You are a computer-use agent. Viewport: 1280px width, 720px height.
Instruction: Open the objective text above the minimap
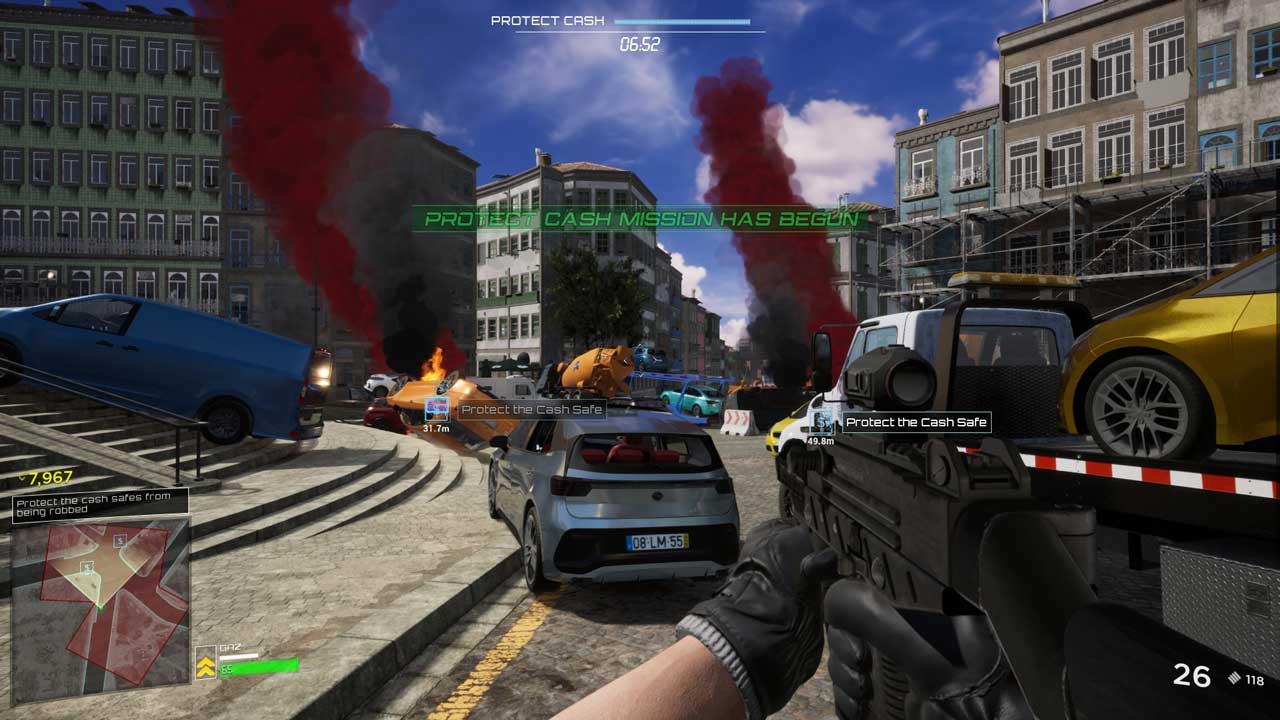[x=100, y=503]
